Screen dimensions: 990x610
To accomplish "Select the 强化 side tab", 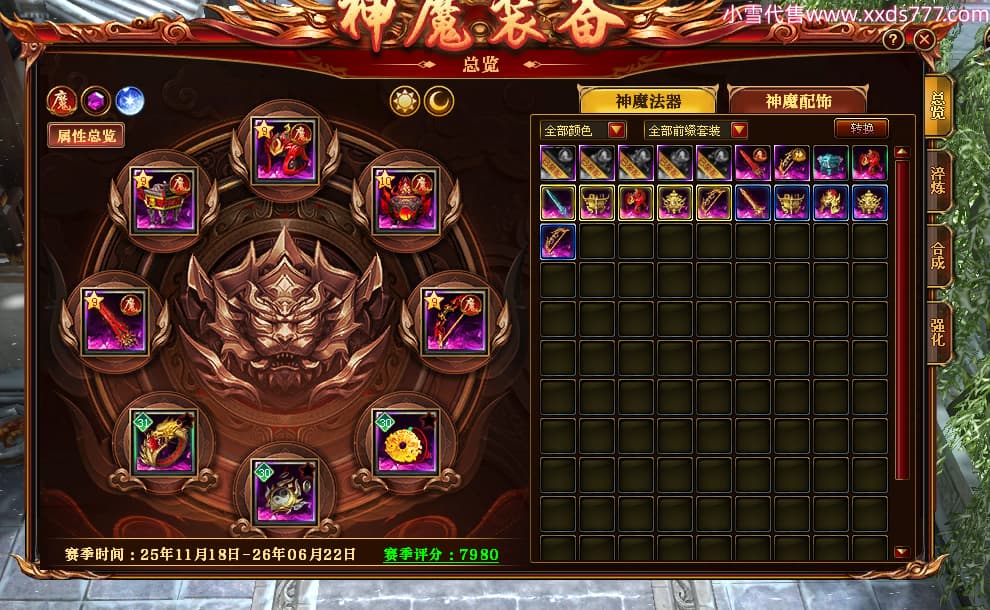I will (x=938, y=331).
